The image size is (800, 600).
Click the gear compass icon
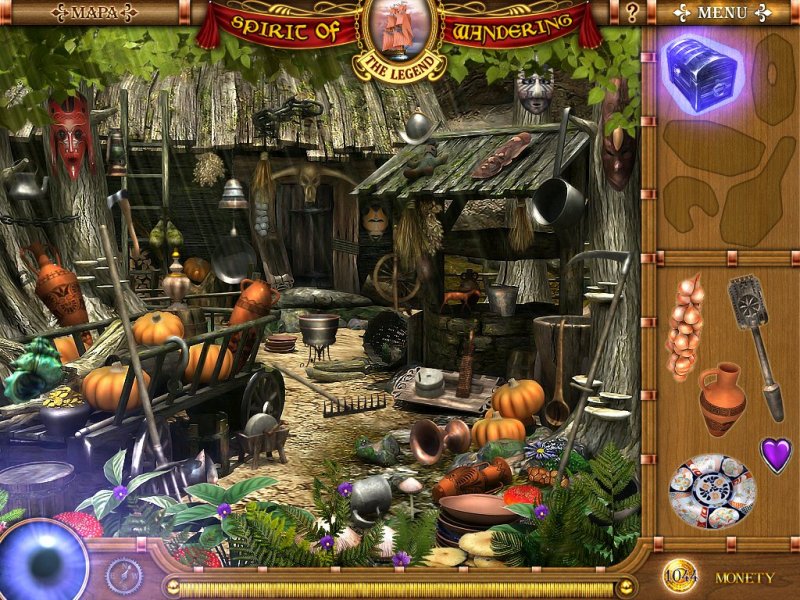125,575
